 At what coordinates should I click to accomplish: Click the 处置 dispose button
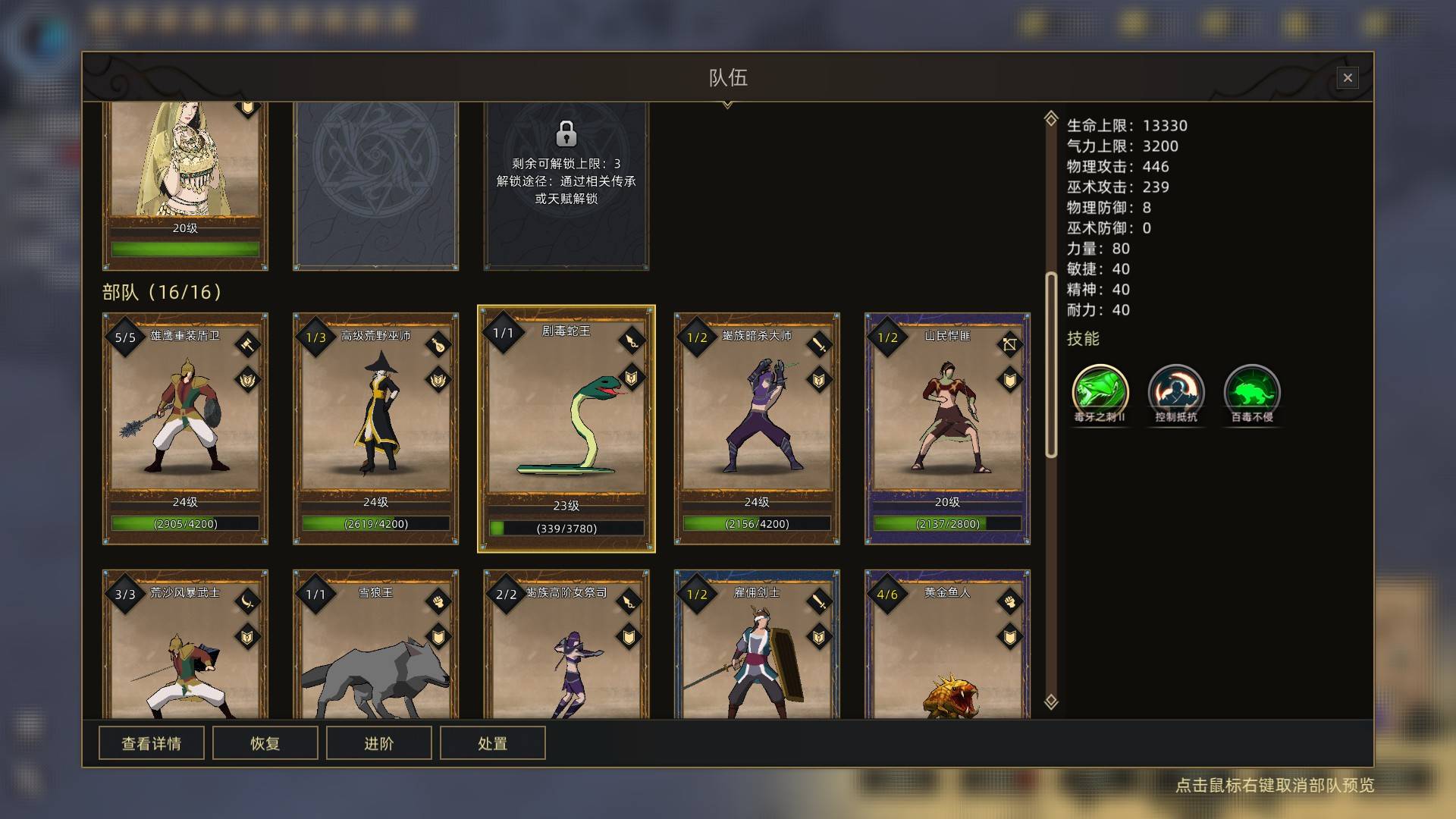493,743
